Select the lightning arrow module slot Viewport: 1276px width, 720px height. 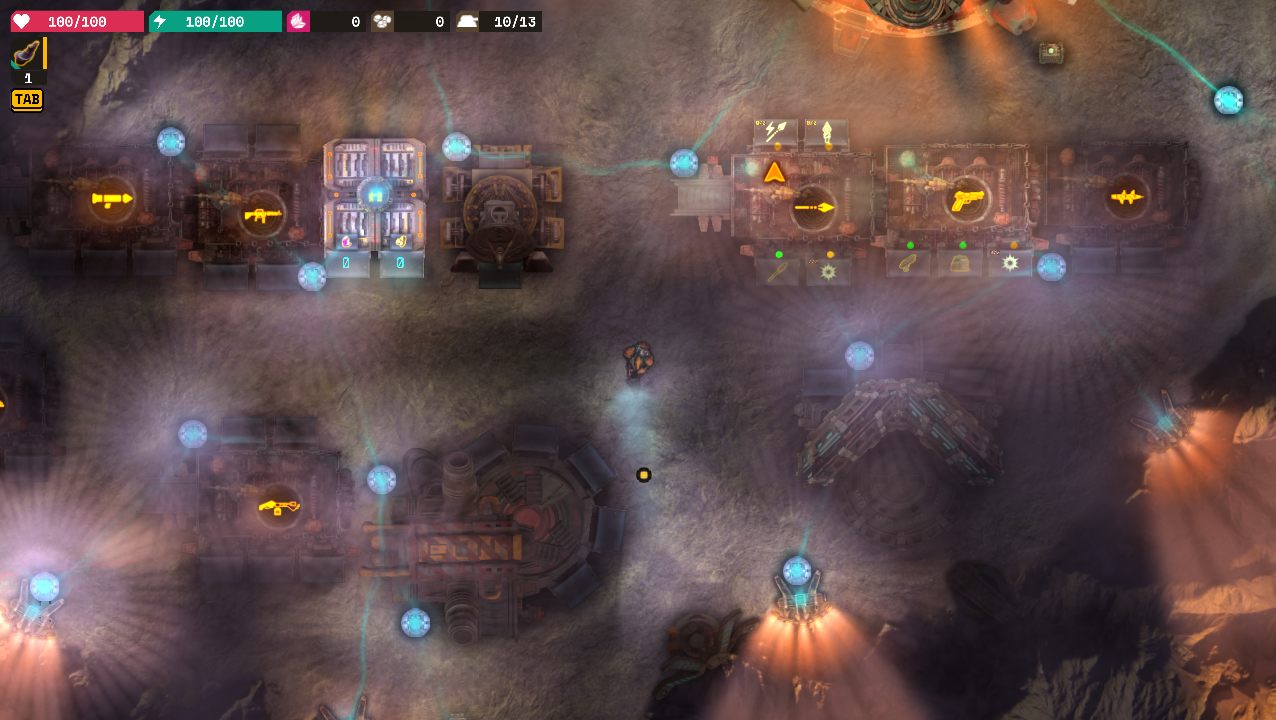[x=775, y=131]
